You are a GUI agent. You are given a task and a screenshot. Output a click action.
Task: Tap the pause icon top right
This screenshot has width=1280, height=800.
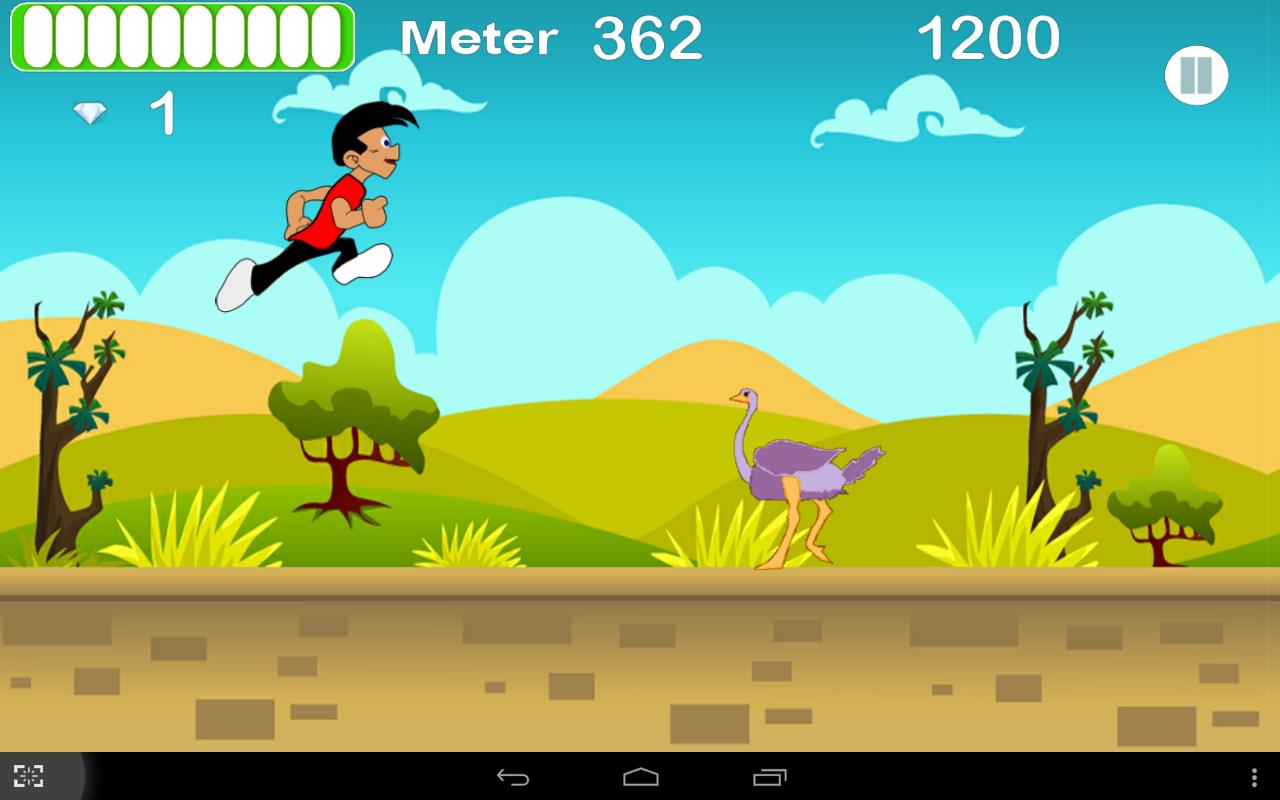point(1196,75)
